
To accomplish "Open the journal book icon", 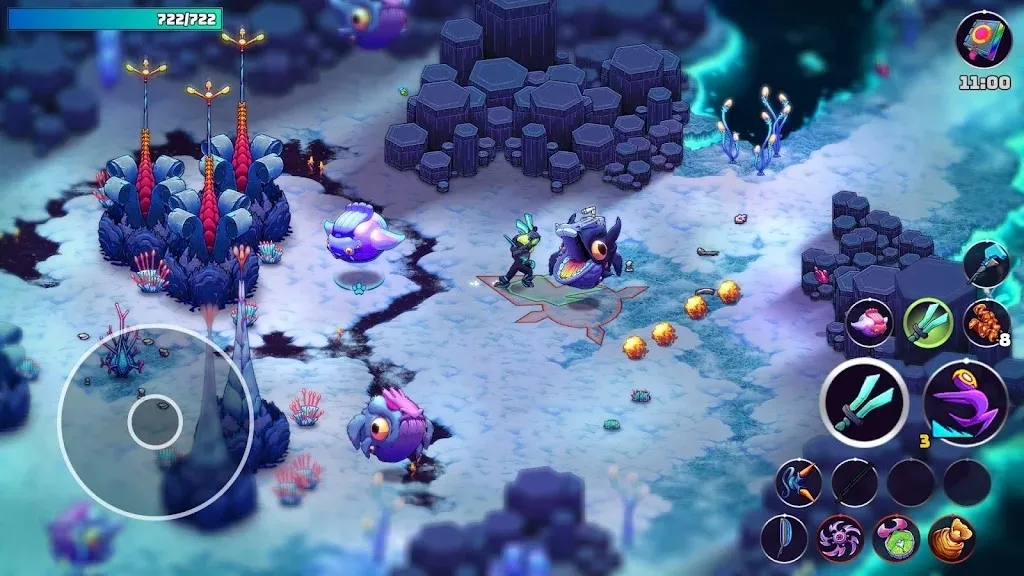I will pyautogui.click(x=984, y=40).
